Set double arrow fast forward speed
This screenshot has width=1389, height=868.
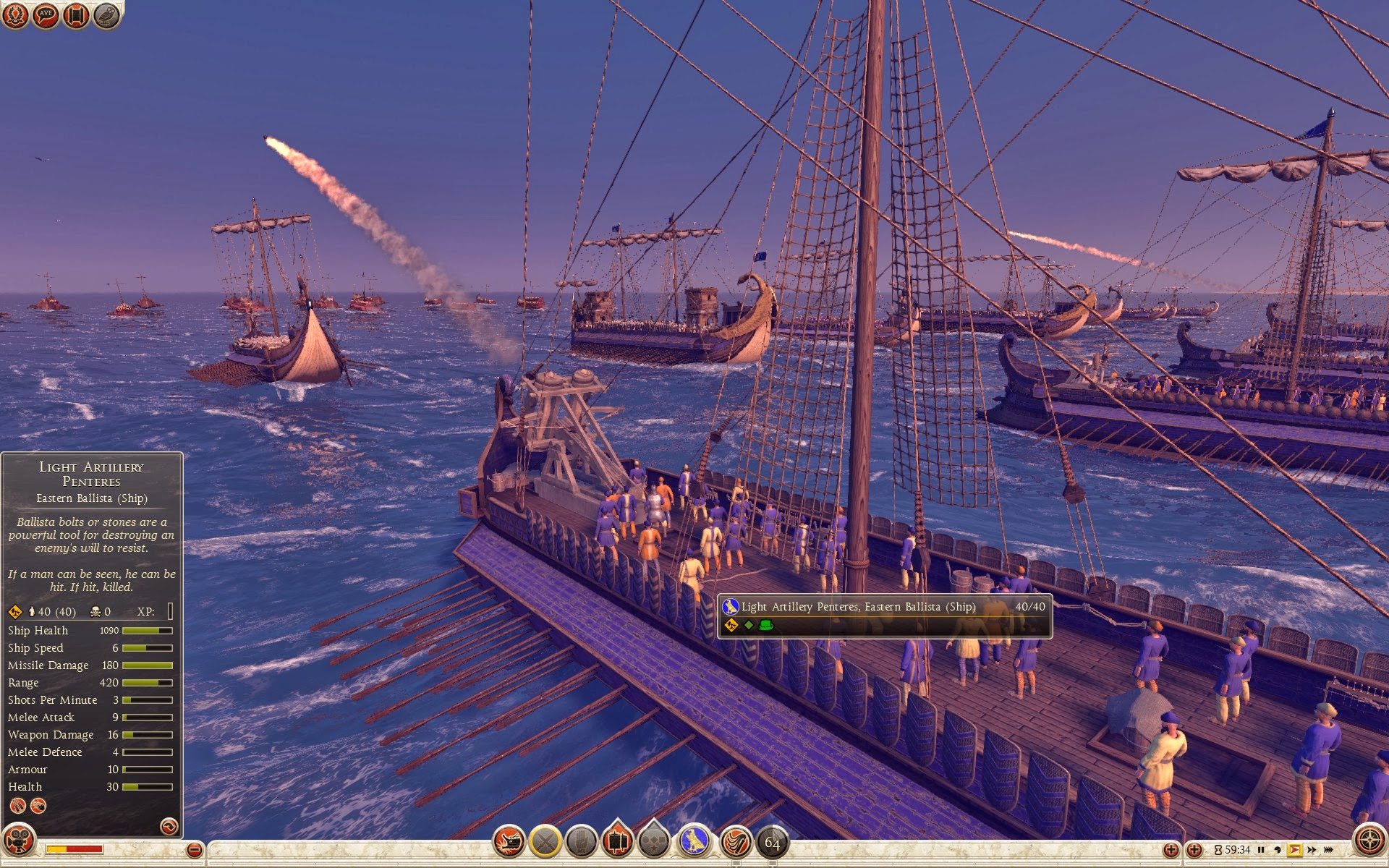coord(1312,850)
